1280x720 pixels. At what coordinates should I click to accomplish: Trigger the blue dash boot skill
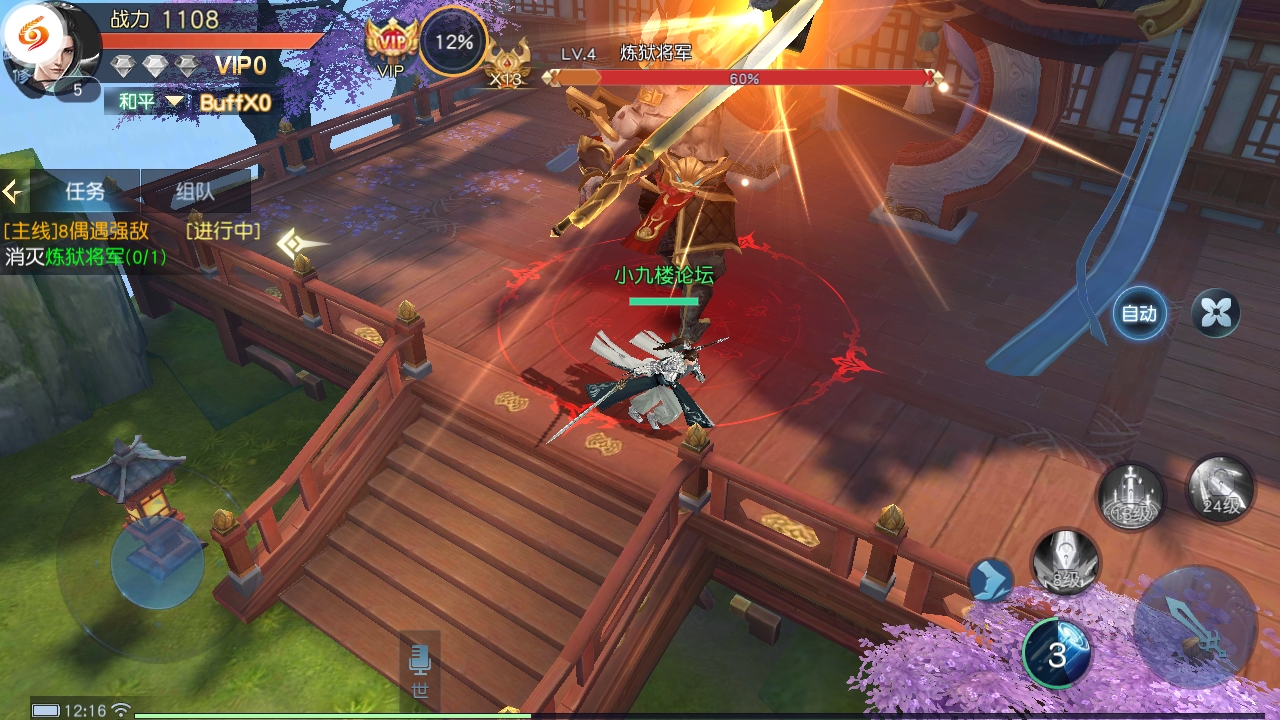pos(990,580)
